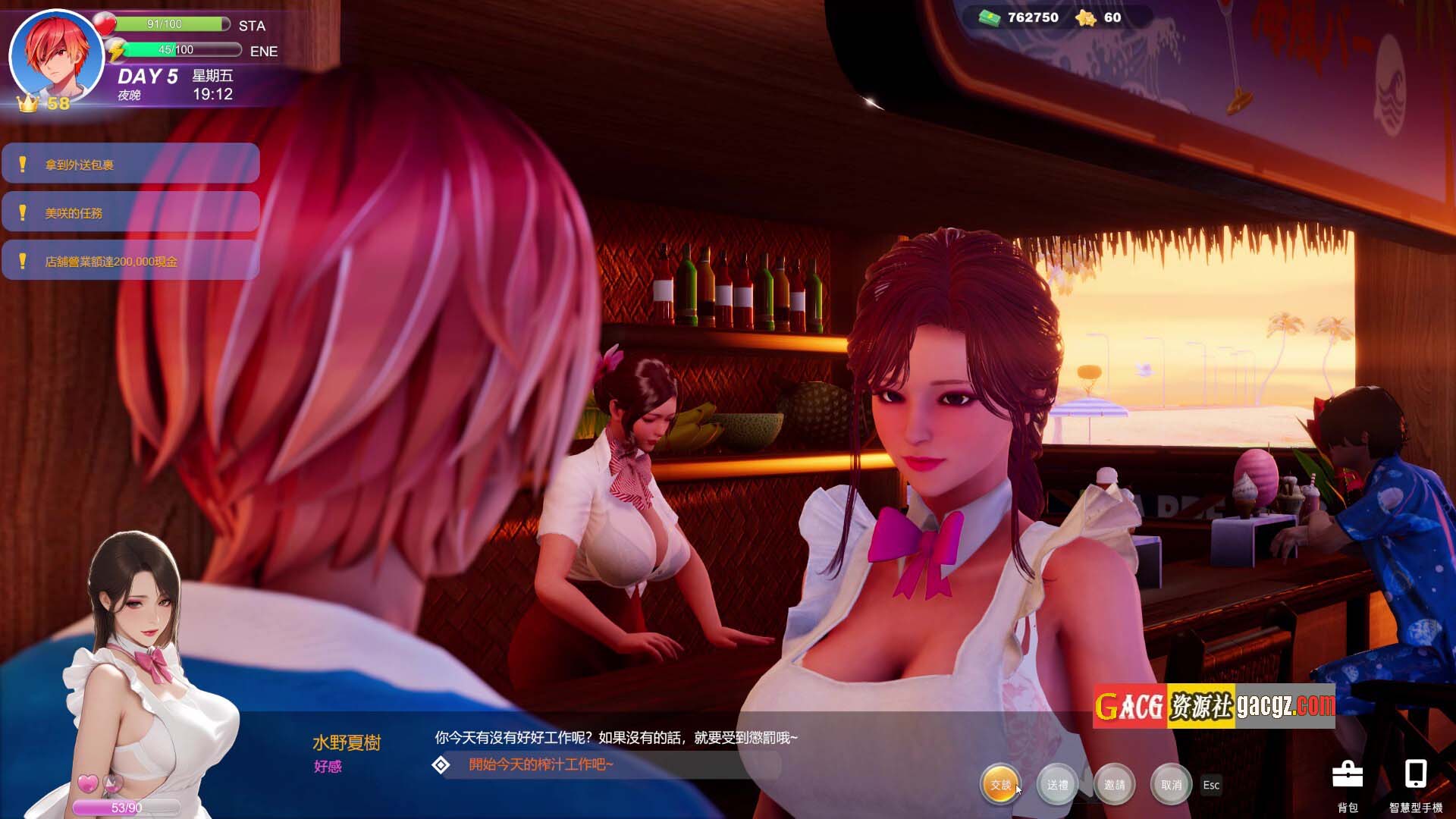
Task: Choose the 邀請 invite button
Action: (x=1114, y=785)
